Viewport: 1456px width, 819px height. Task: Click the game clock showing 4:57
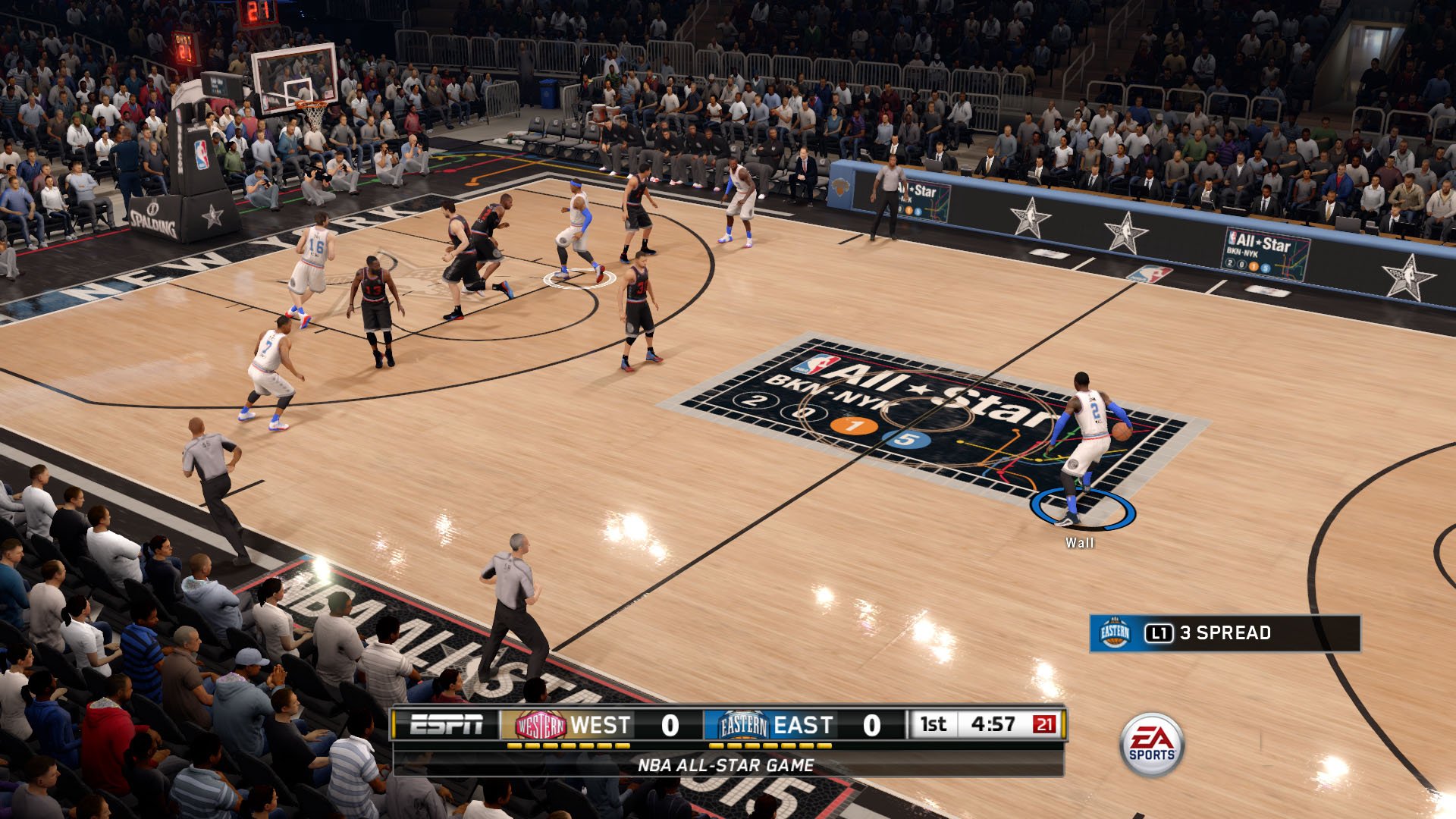pos(993,724)
